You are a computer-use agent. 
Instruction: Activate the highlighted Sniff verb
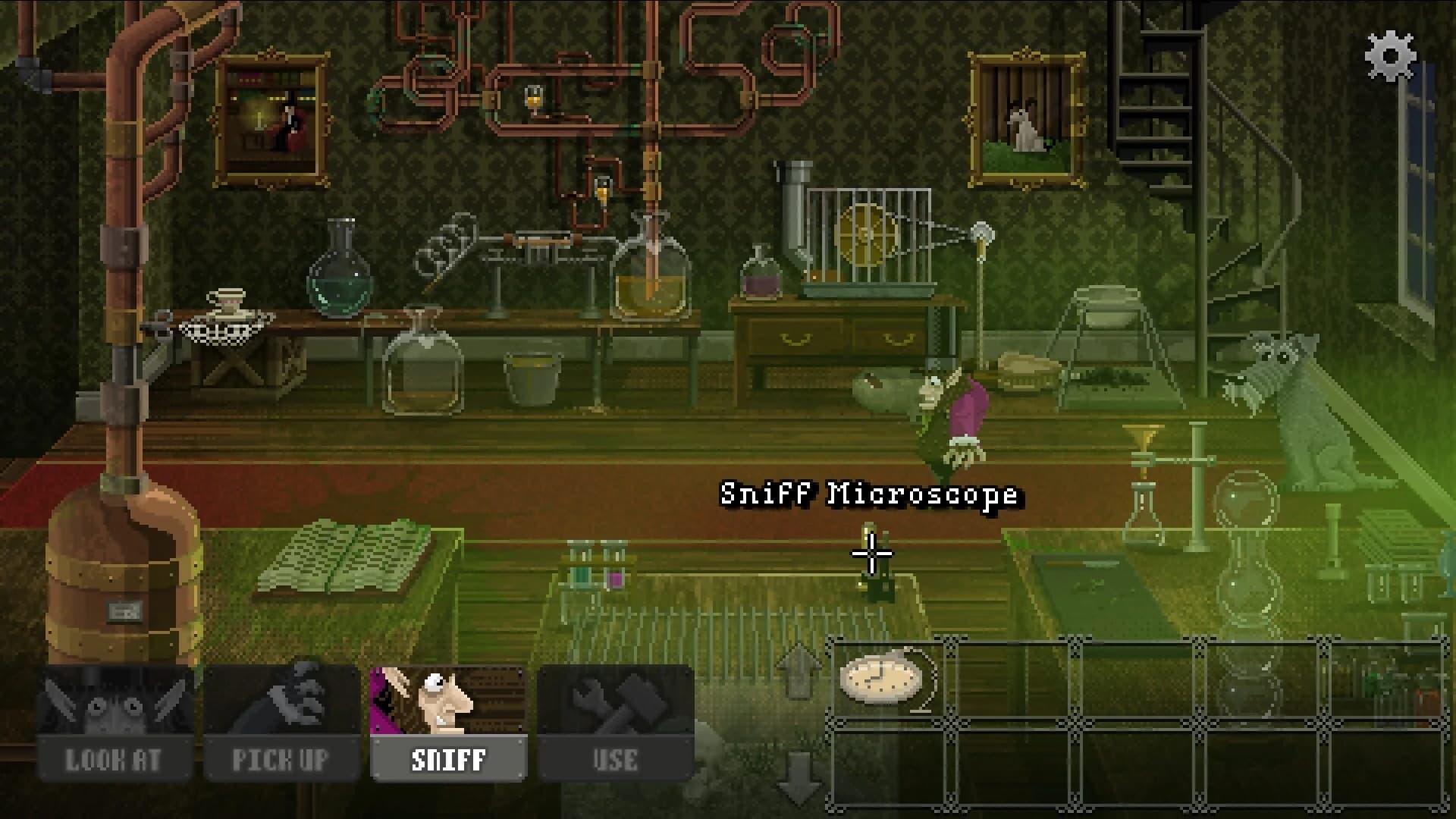point(447,713)
